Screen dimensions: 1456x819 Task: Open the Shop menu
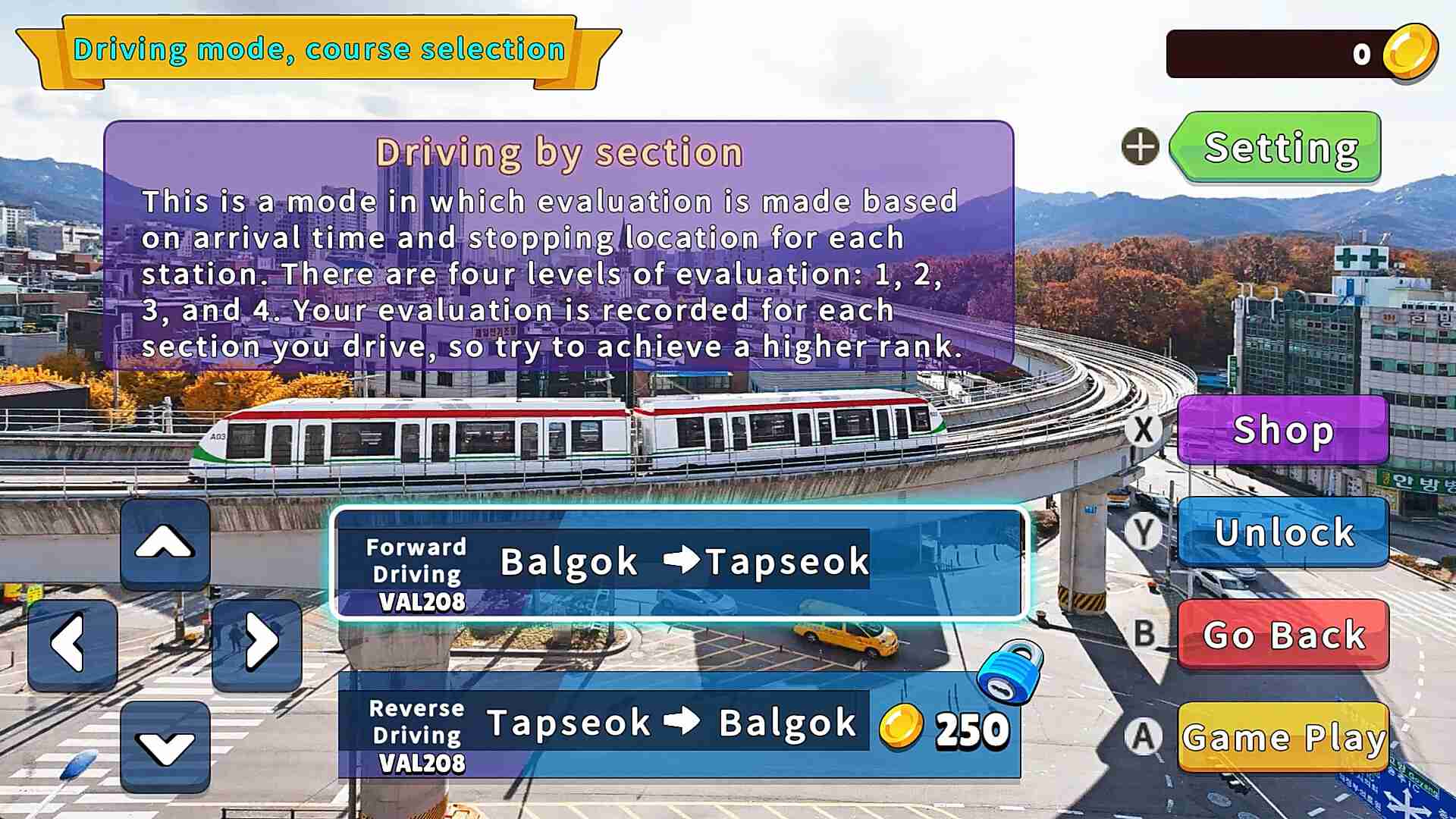coord(1282,429)
